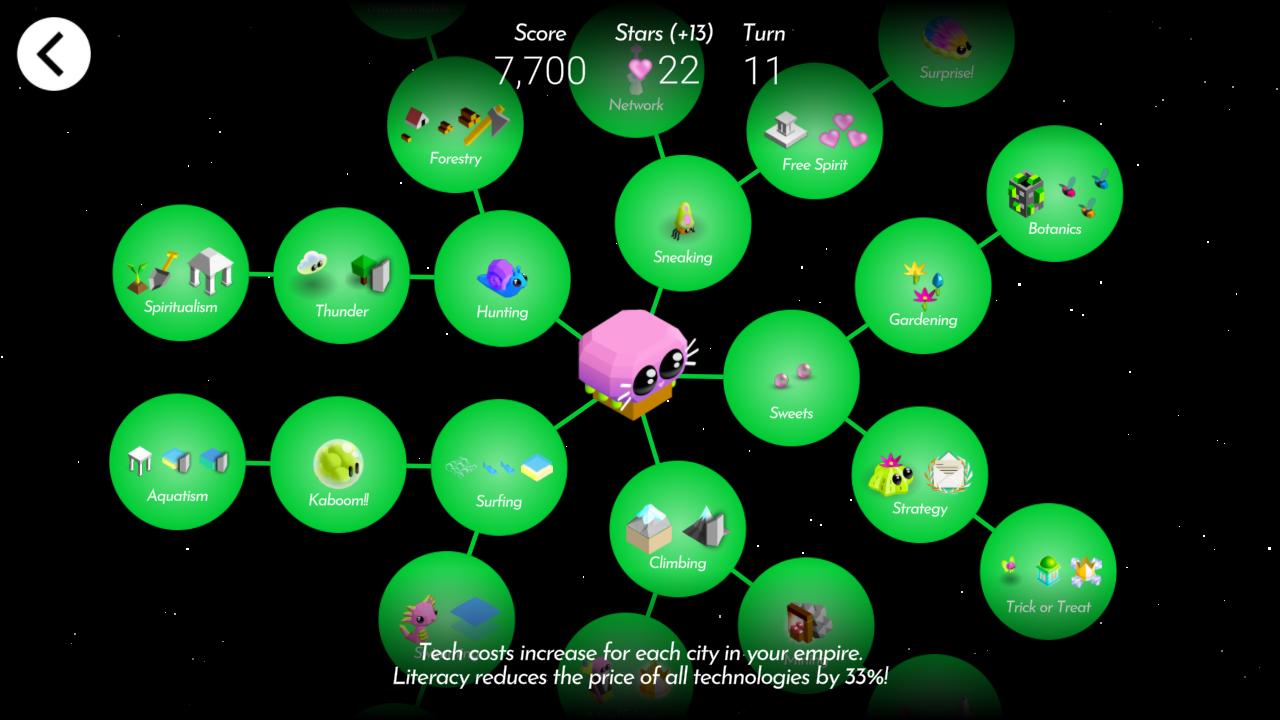This screenshot has width=1280, height=720.
Task: Select the Climbing technology node
Action: [676, 530]
